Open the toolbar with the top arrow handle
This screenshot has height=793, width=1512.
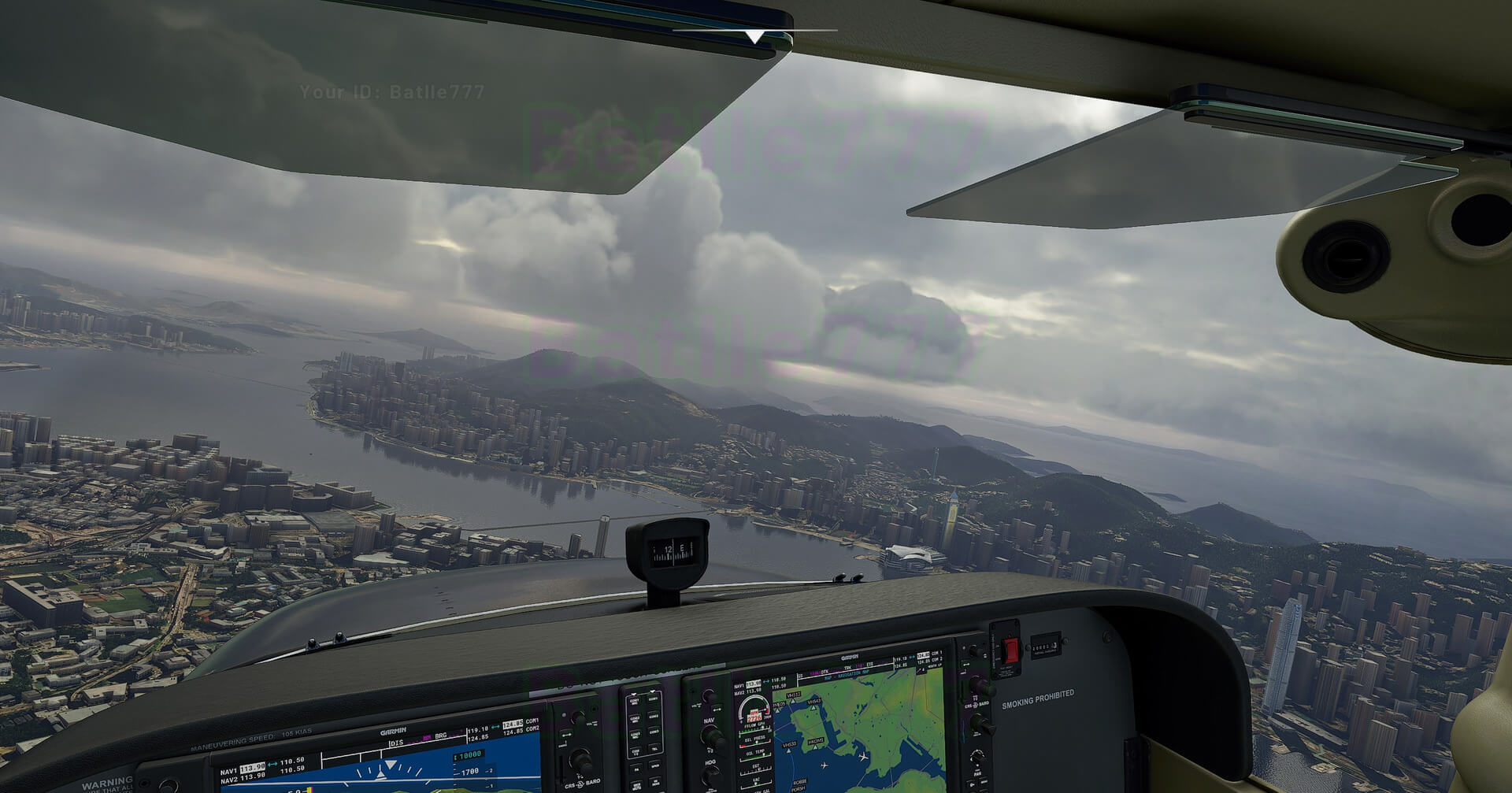754,36
